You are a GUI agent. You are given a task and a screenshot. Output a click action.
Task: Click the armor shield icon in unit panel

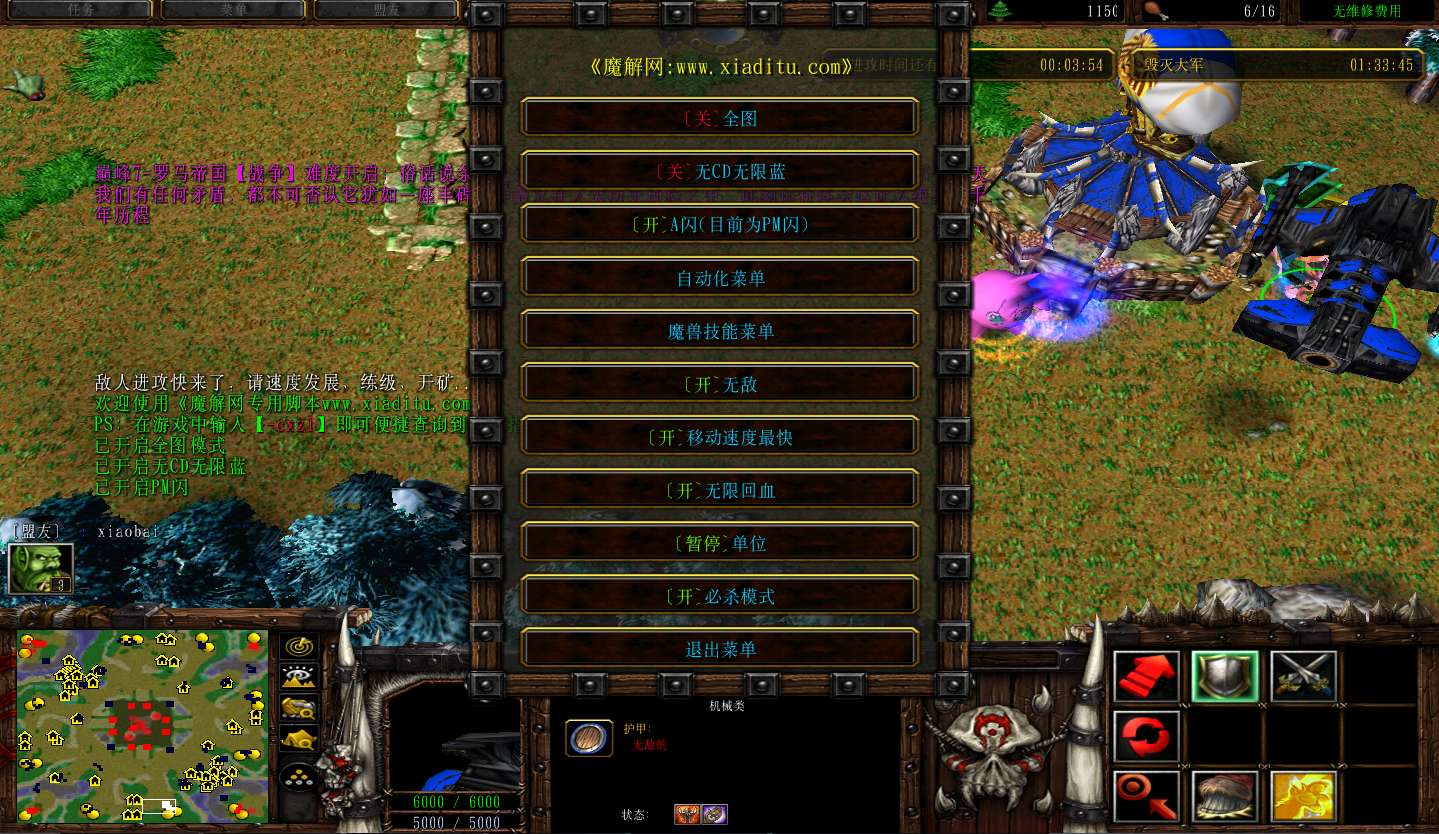tap(589, 737)
